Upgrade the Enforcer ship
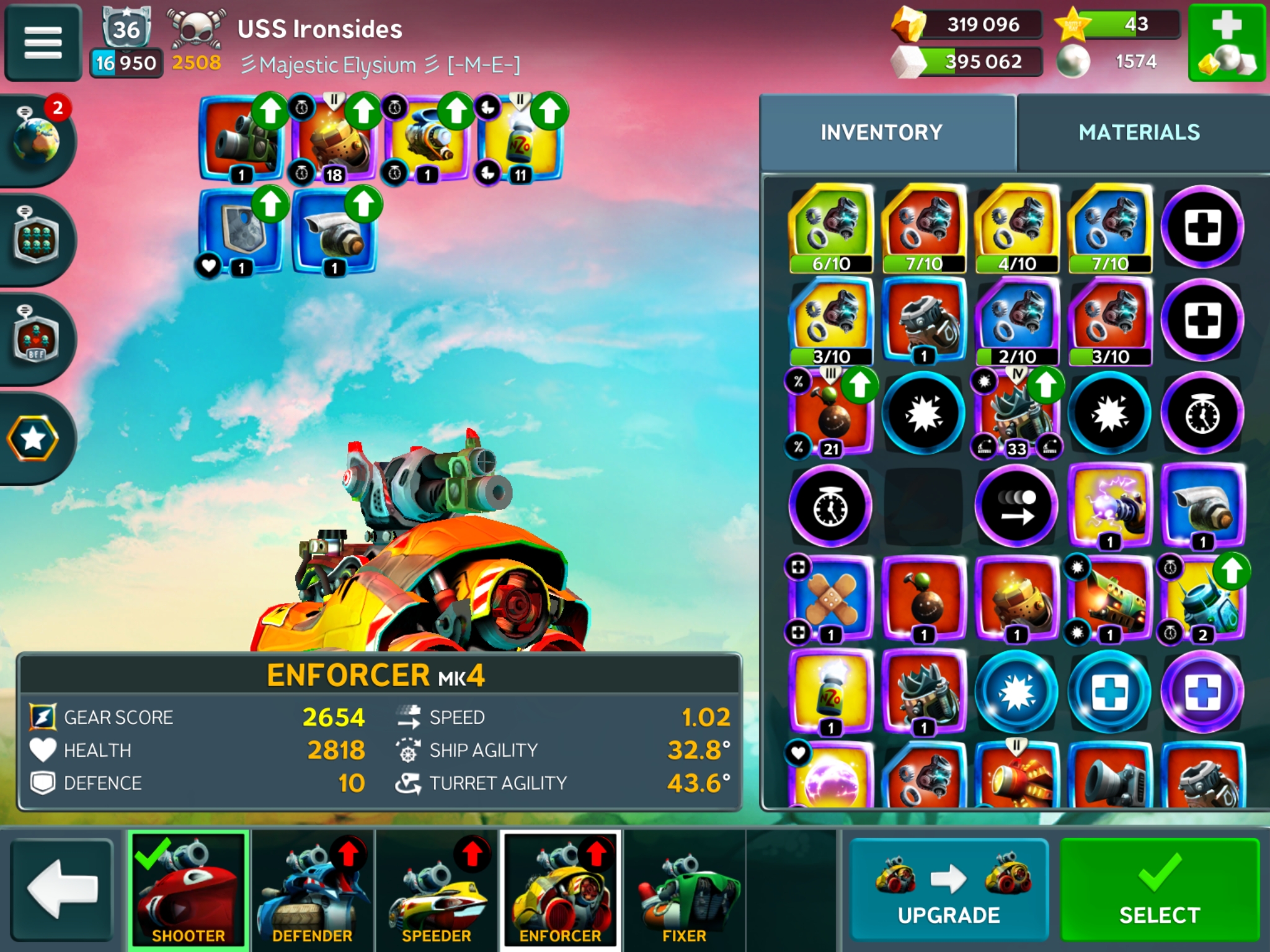The image size is (1270, 952). point(949,890)
